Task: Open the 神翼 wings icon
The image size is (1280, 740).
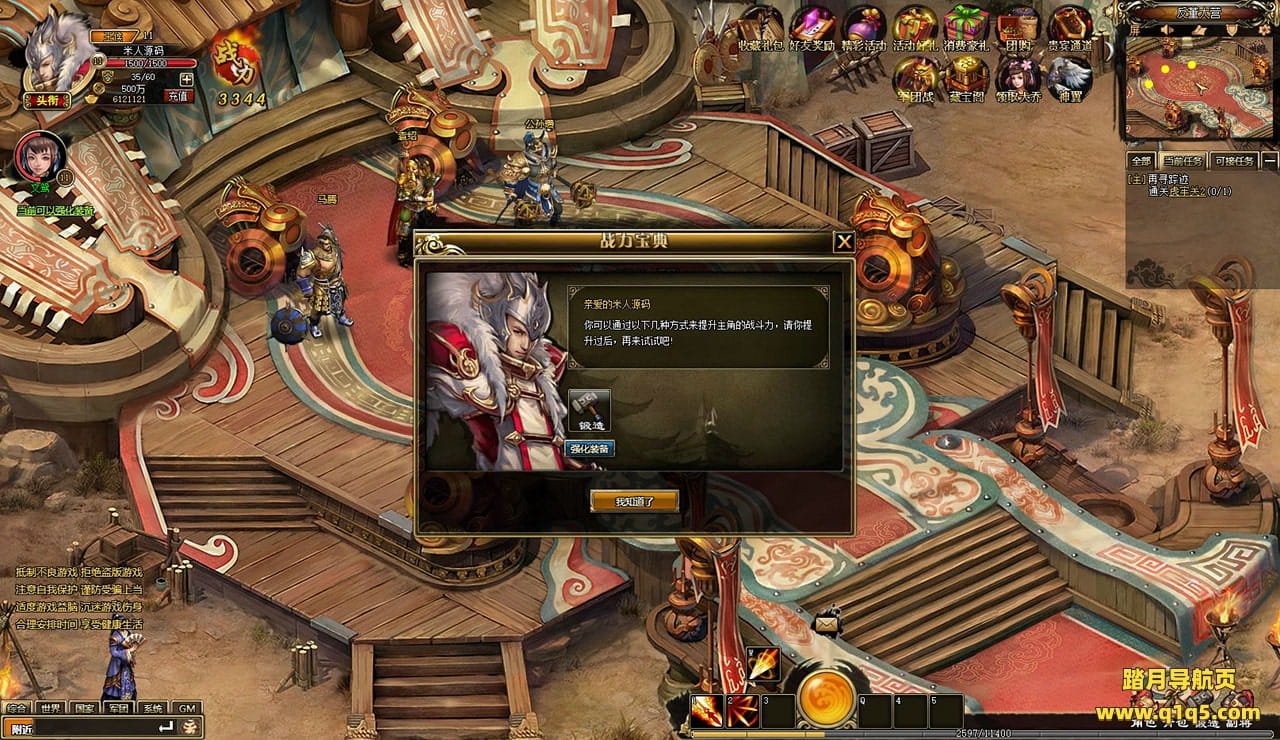Action: point(1069,77)
